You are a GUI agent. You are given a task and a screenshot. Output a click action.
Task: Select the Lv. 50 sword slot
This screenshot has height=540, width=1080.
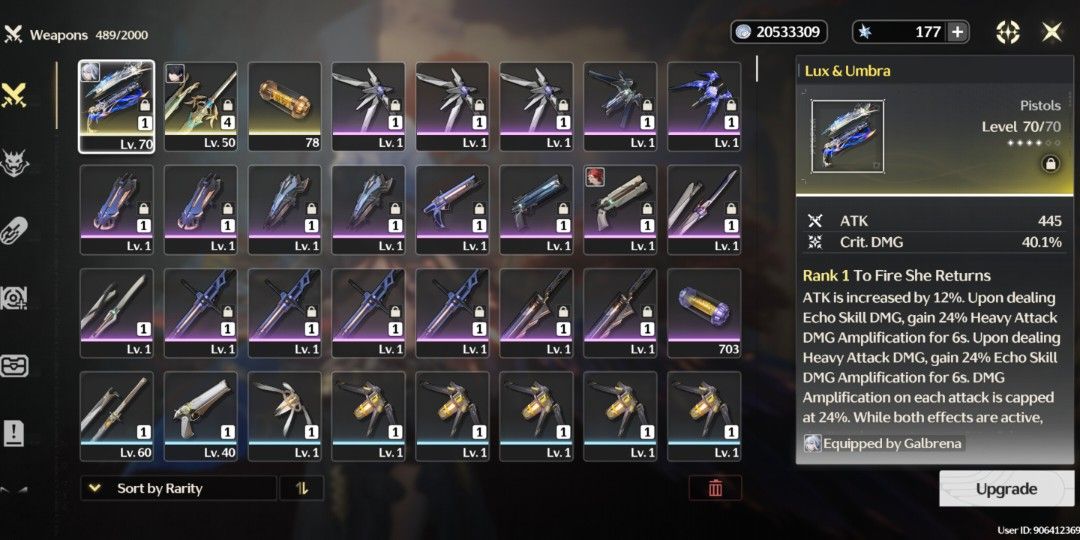coord(201,106)
